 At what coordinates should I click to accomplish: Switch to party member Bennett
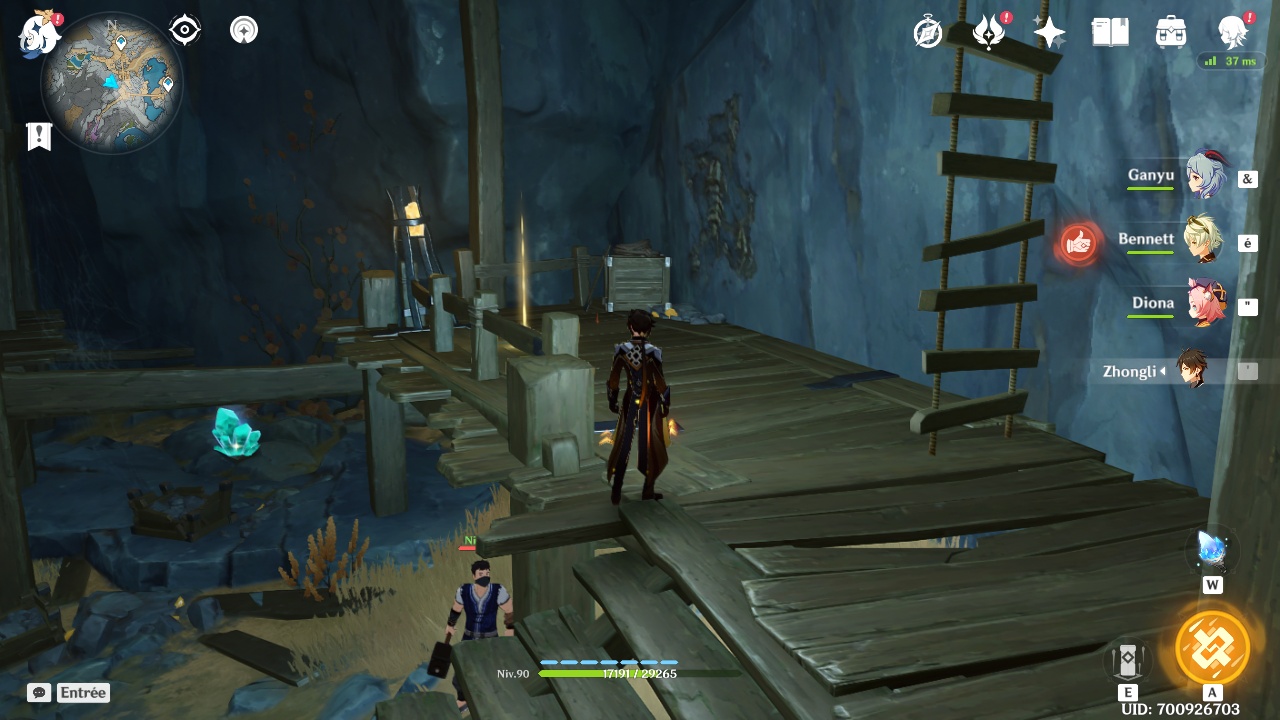(1203, 240)
